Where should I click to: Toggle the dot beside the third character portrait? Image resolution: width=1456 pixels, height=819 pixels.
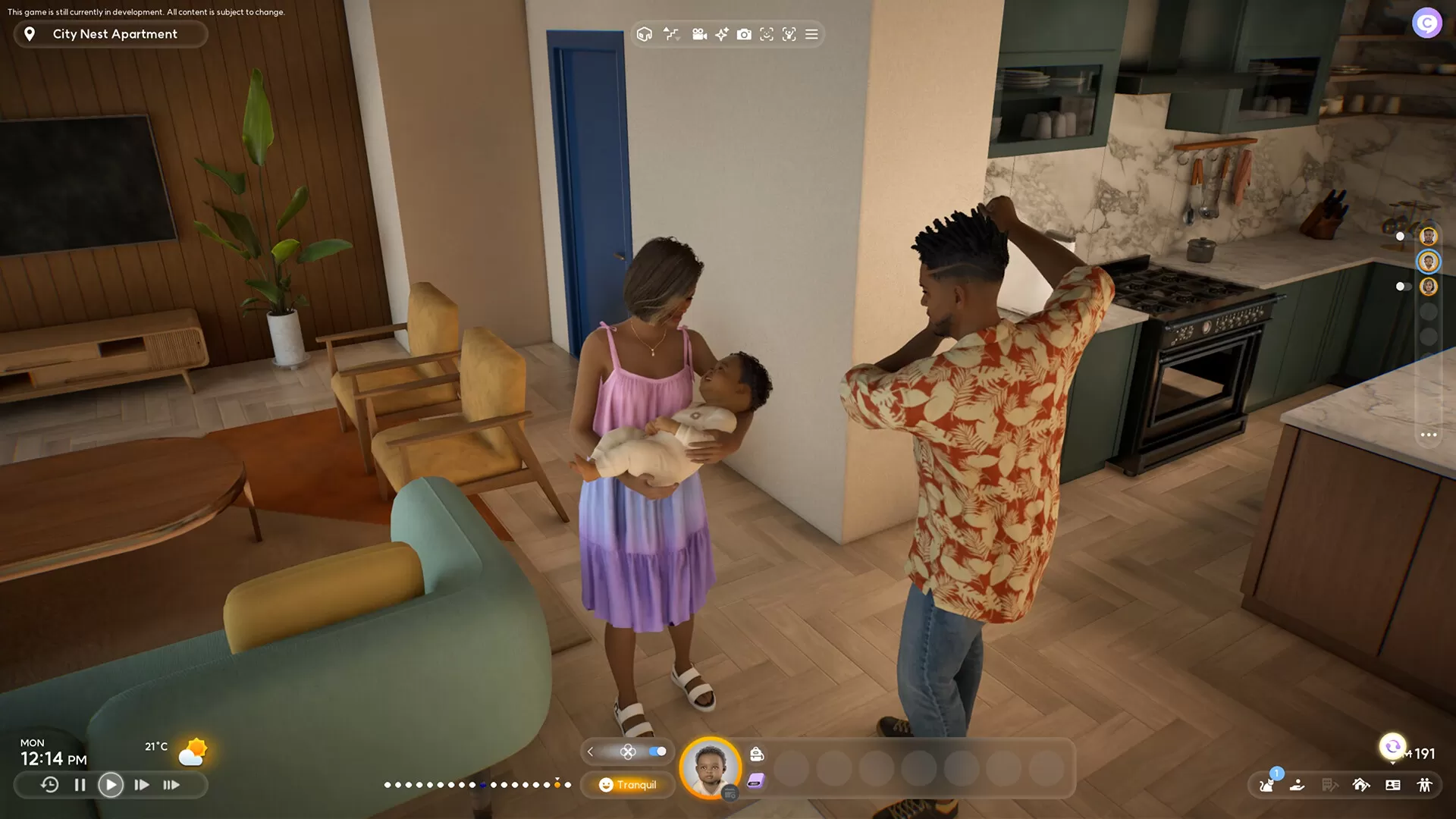[x=1399, y=287]
